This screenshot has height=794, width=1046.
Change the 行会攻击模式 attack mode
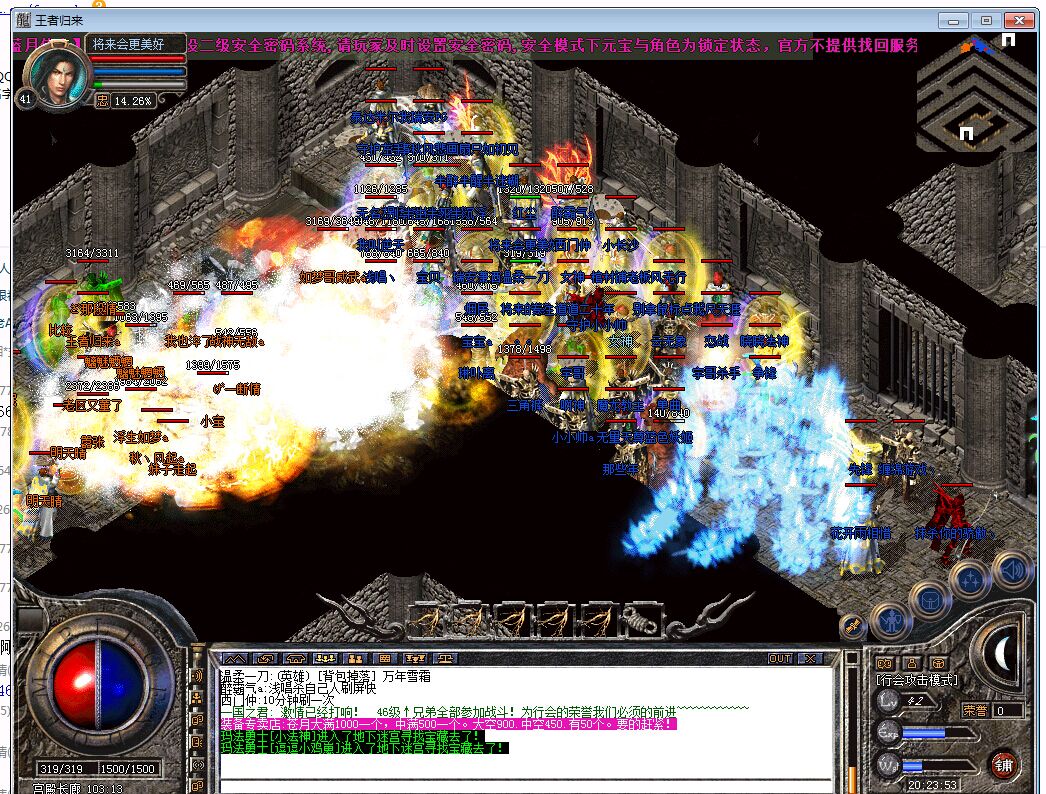pos(918,680)
